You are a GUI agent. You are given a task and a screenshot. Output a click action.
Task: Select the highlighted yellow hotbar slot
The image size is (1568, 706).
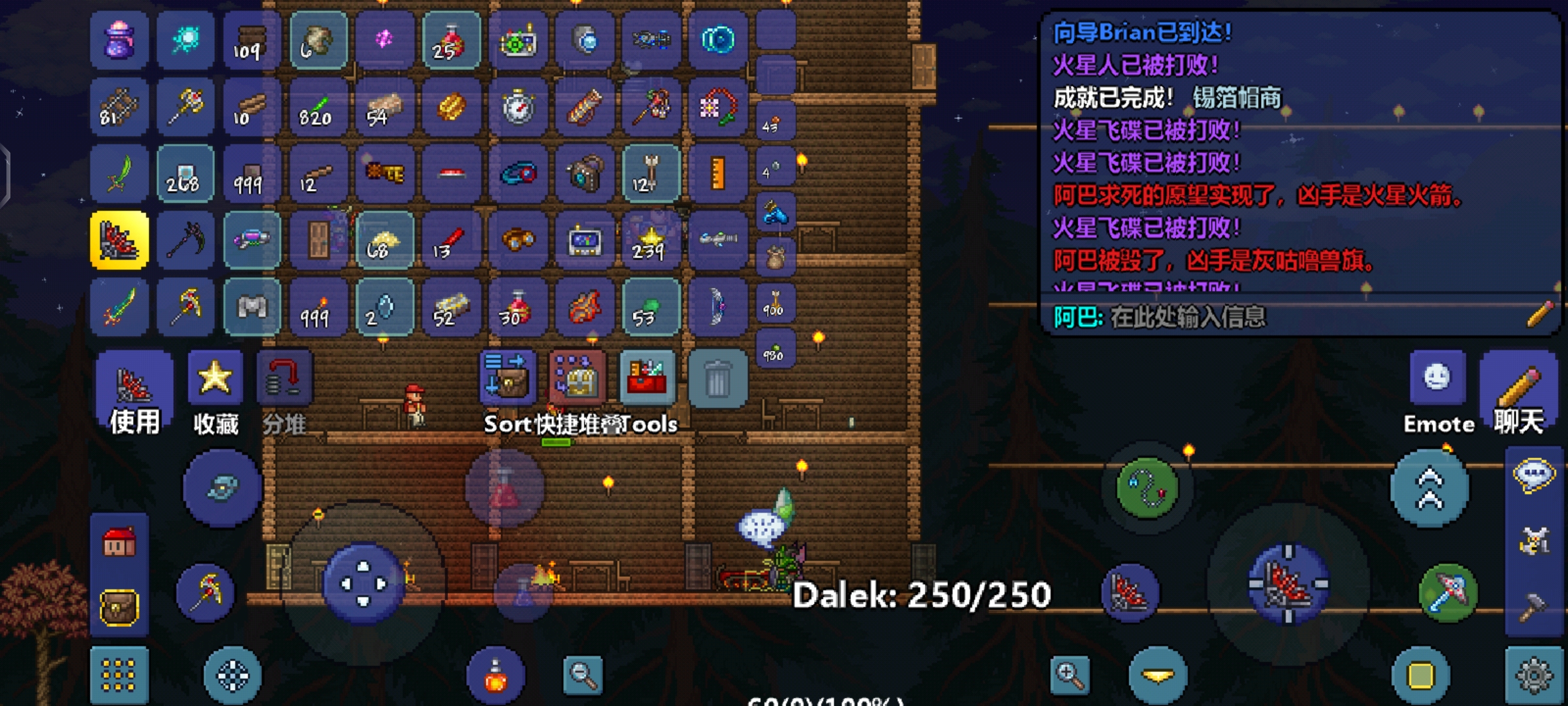click(119, 241)
